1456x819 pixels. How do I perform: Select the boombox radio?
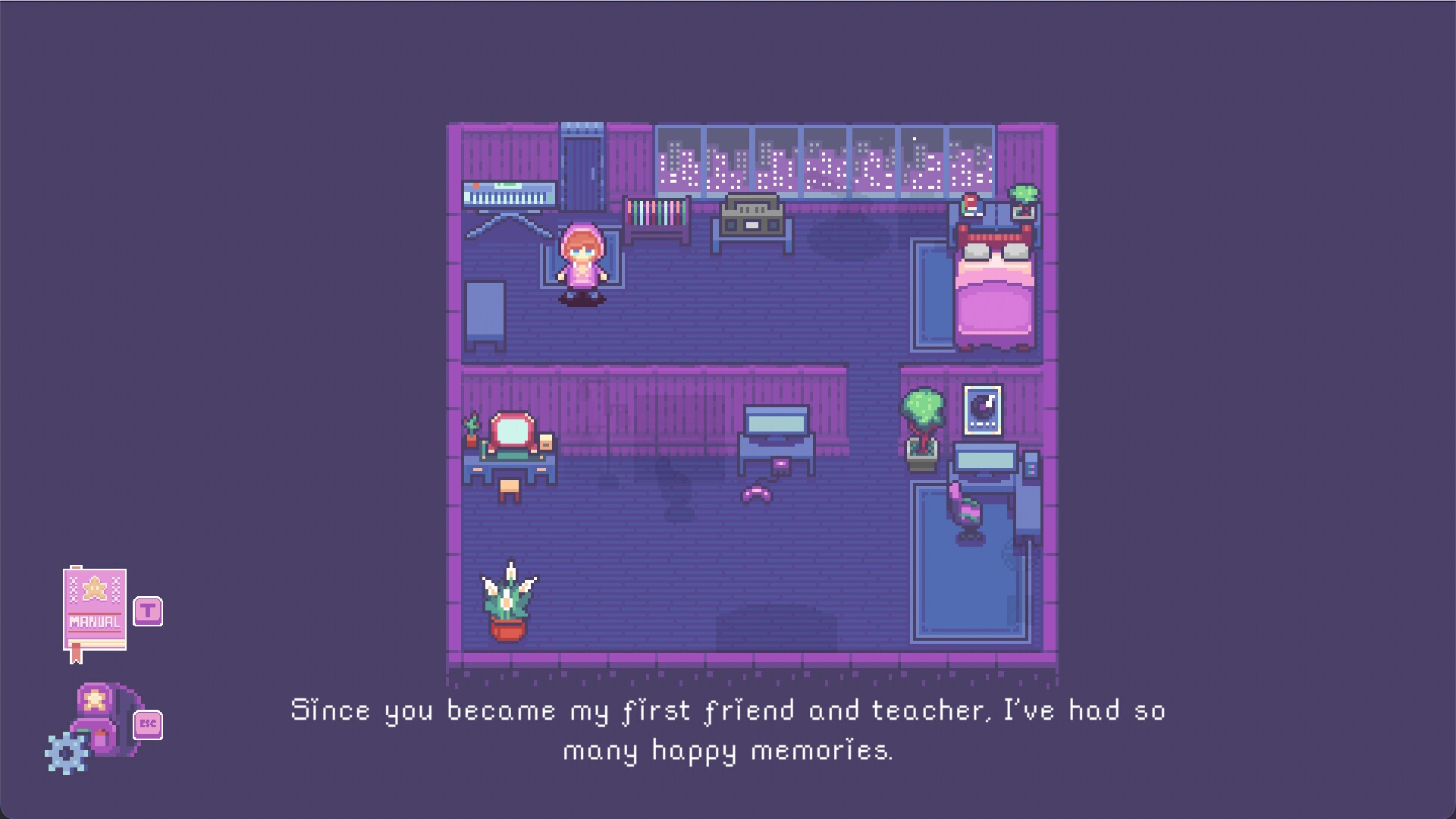752,215
